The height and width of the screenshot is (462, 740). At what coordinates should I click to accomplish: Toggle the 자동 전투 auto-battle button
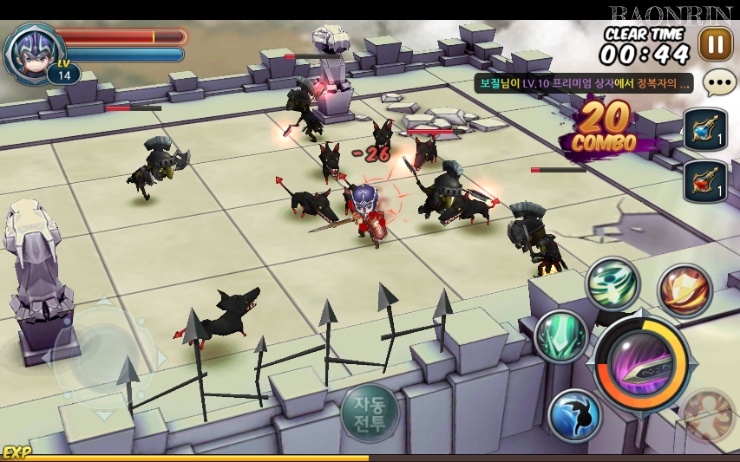click(x=369, y=412)
